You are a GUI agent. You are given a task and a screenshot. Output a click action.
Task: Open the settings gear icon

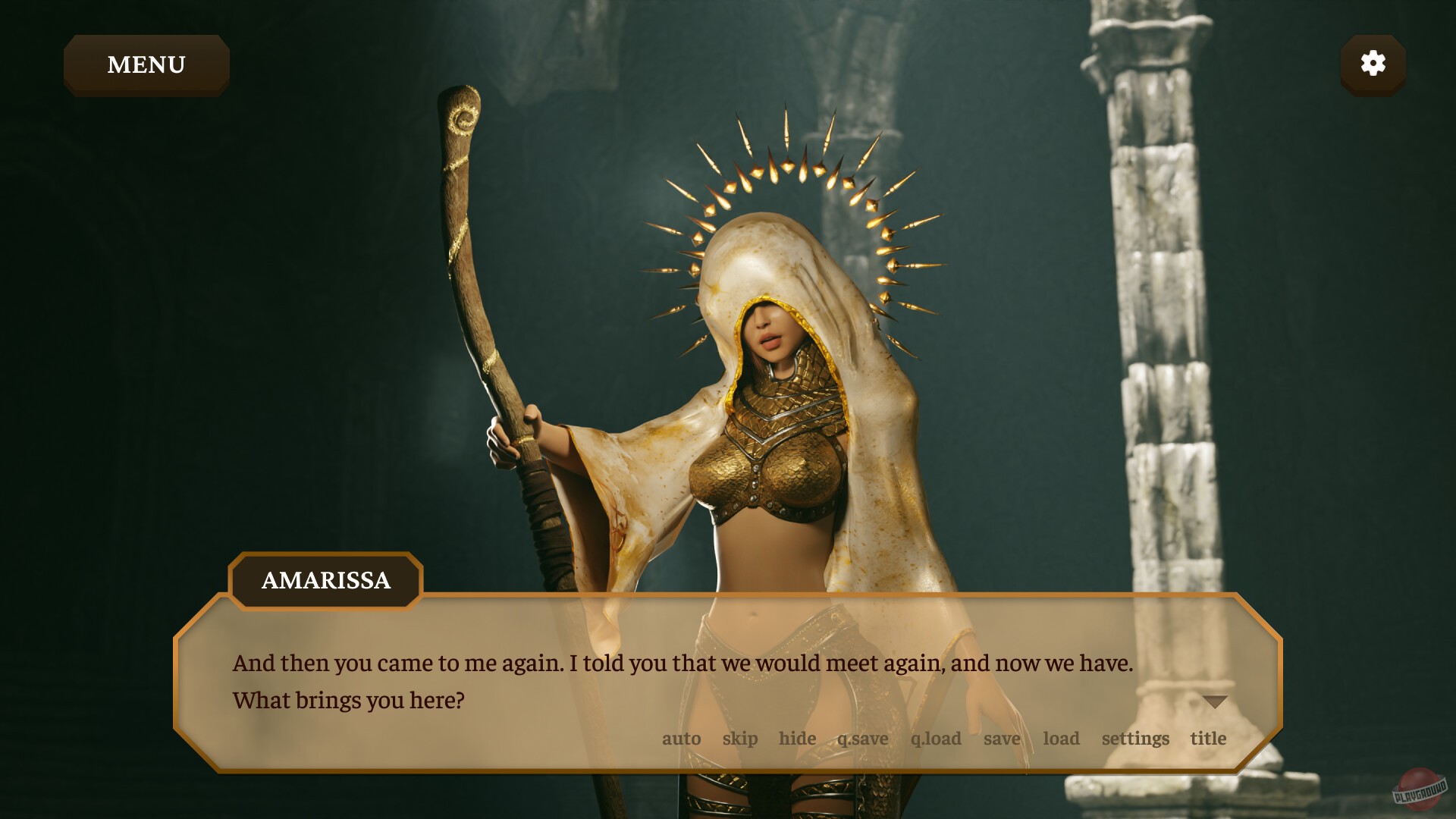pos(1373,64)
